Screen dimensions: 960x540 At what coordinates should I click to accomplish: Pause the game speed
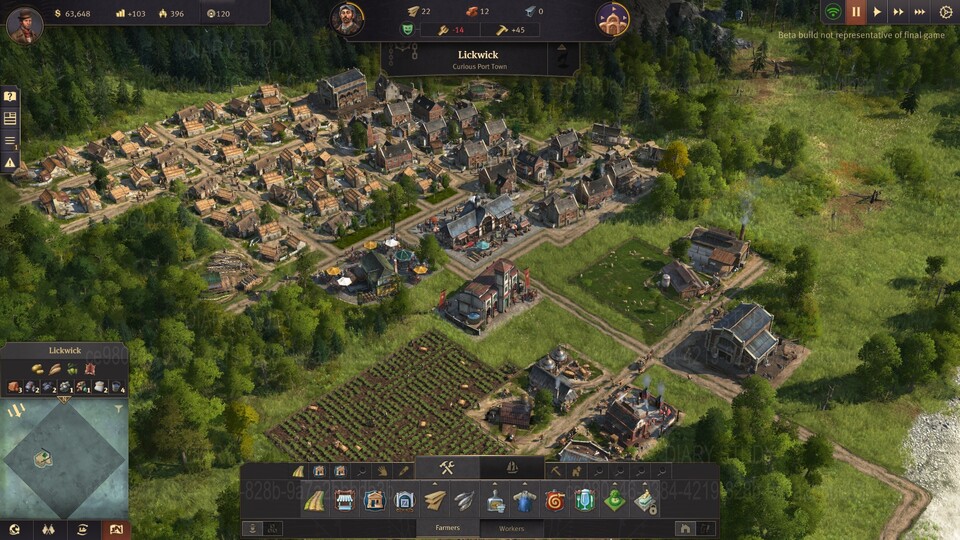855,12
